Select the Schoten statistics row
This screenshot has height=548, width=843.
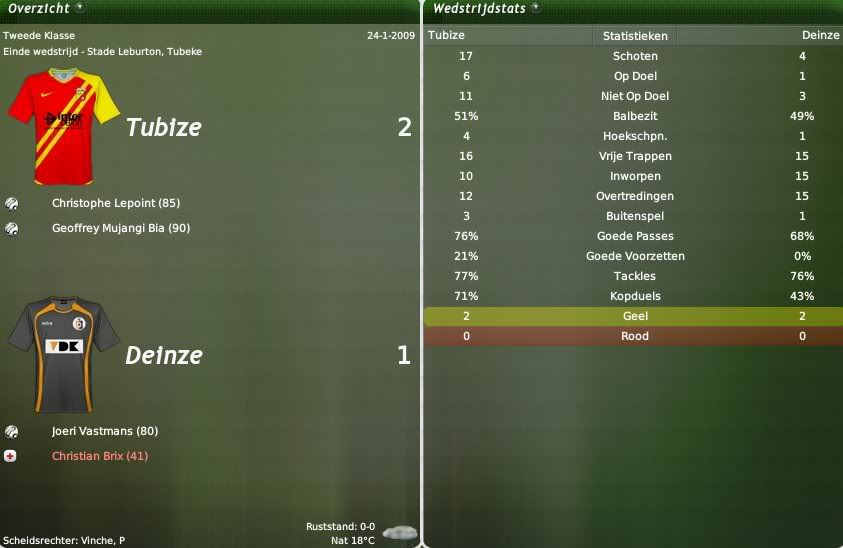[x=635, y=56]
